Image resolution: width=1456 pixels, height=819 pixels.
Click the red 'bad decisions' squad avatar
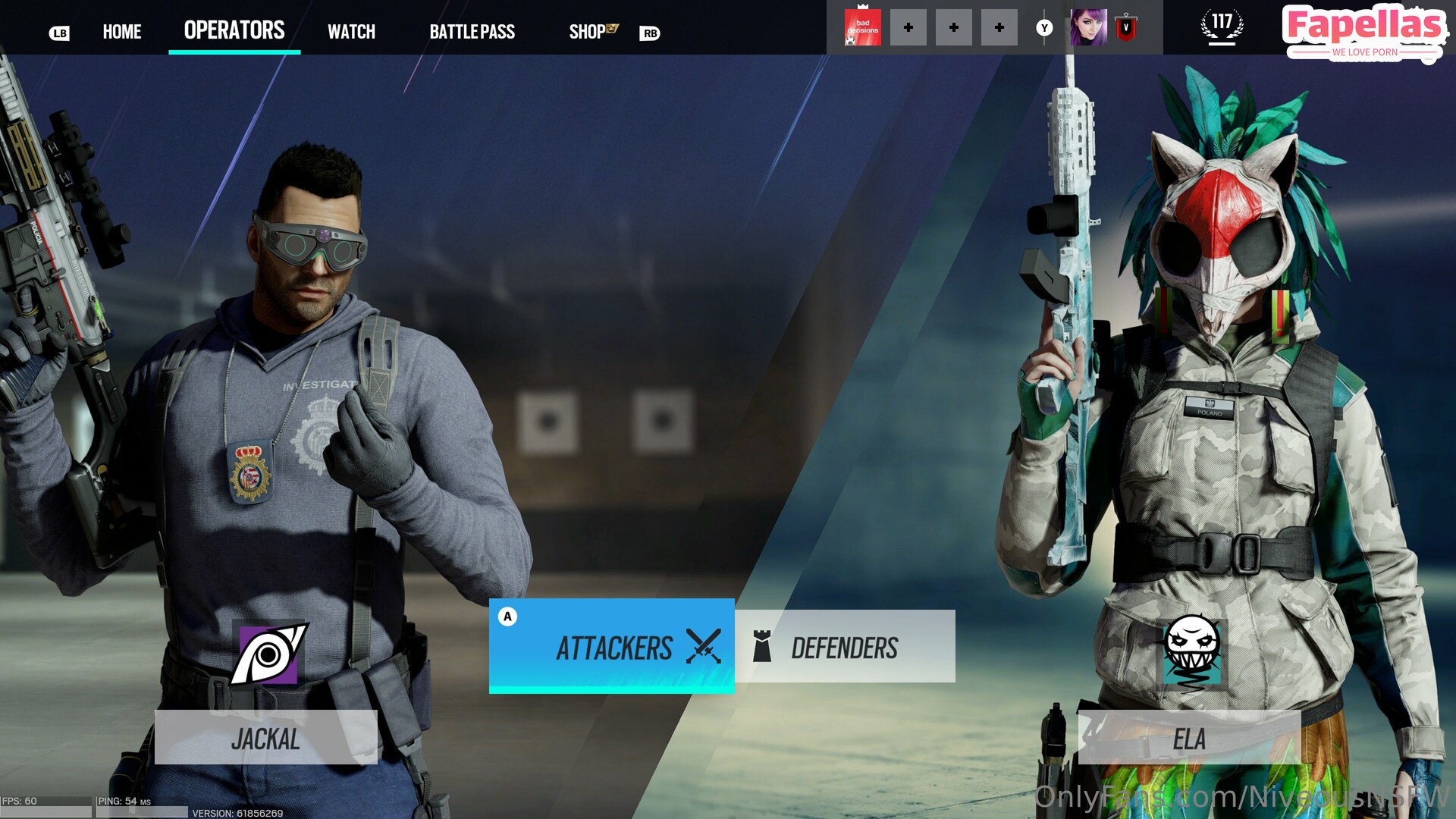pos(862,28)
